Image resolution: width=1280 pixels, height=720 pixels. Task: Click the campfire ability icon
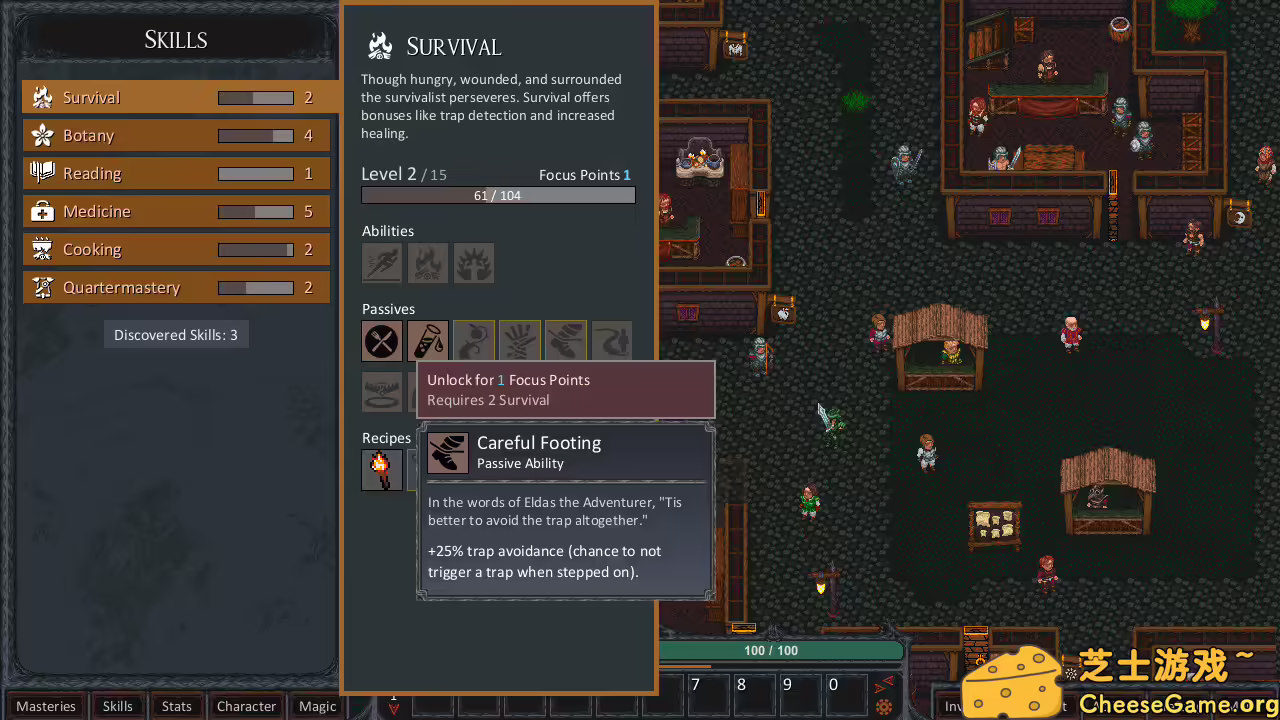[428, 263]
